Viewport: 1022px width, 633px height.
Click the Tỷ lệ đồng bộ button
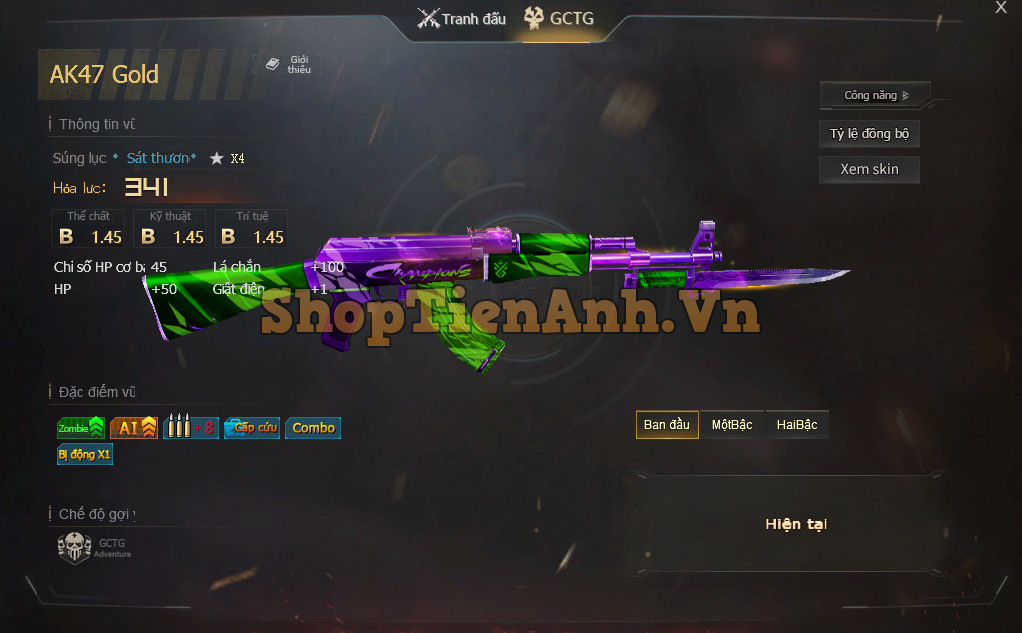pyautogui.click(x=869, y=133)
